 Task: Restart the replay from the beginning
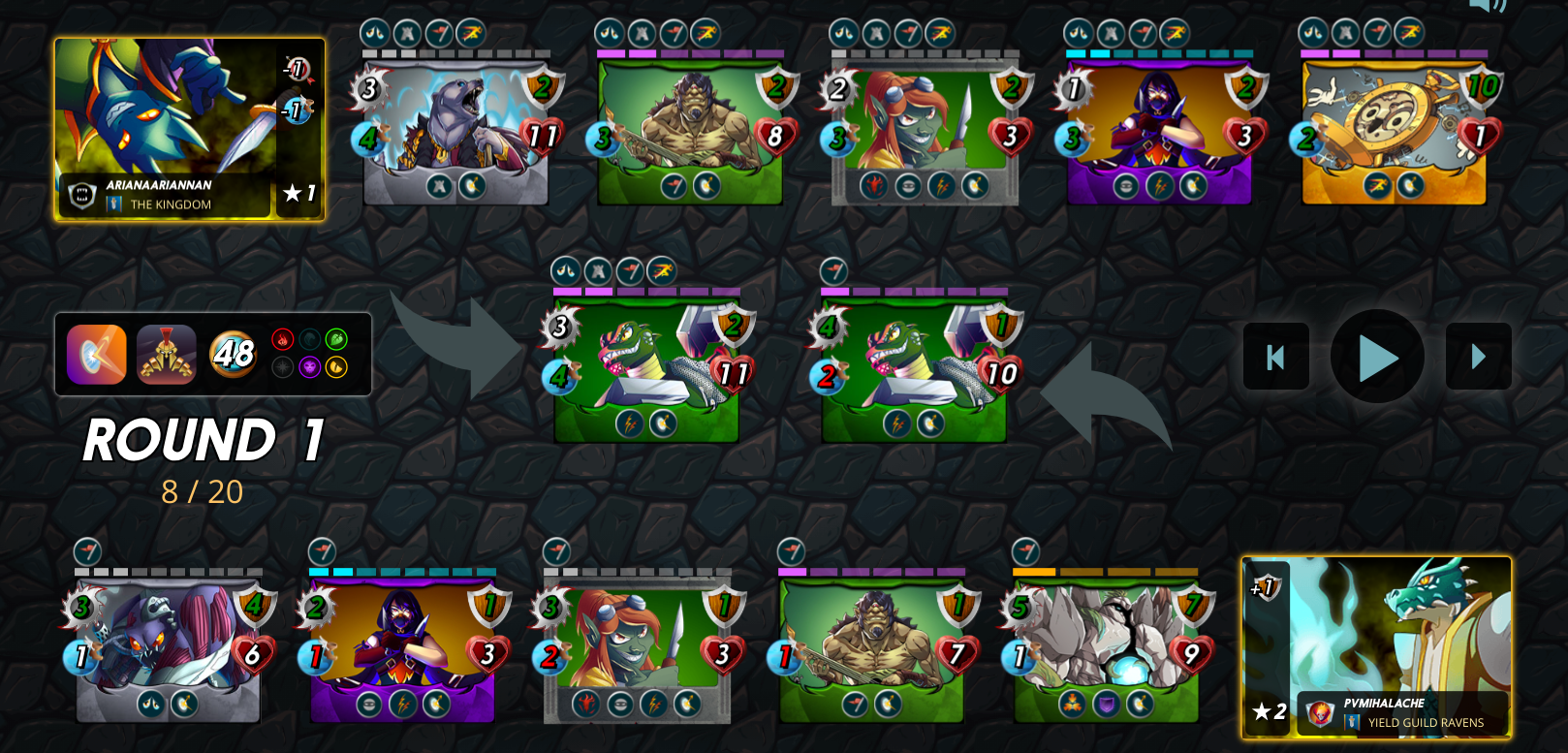coord(1275,357)
